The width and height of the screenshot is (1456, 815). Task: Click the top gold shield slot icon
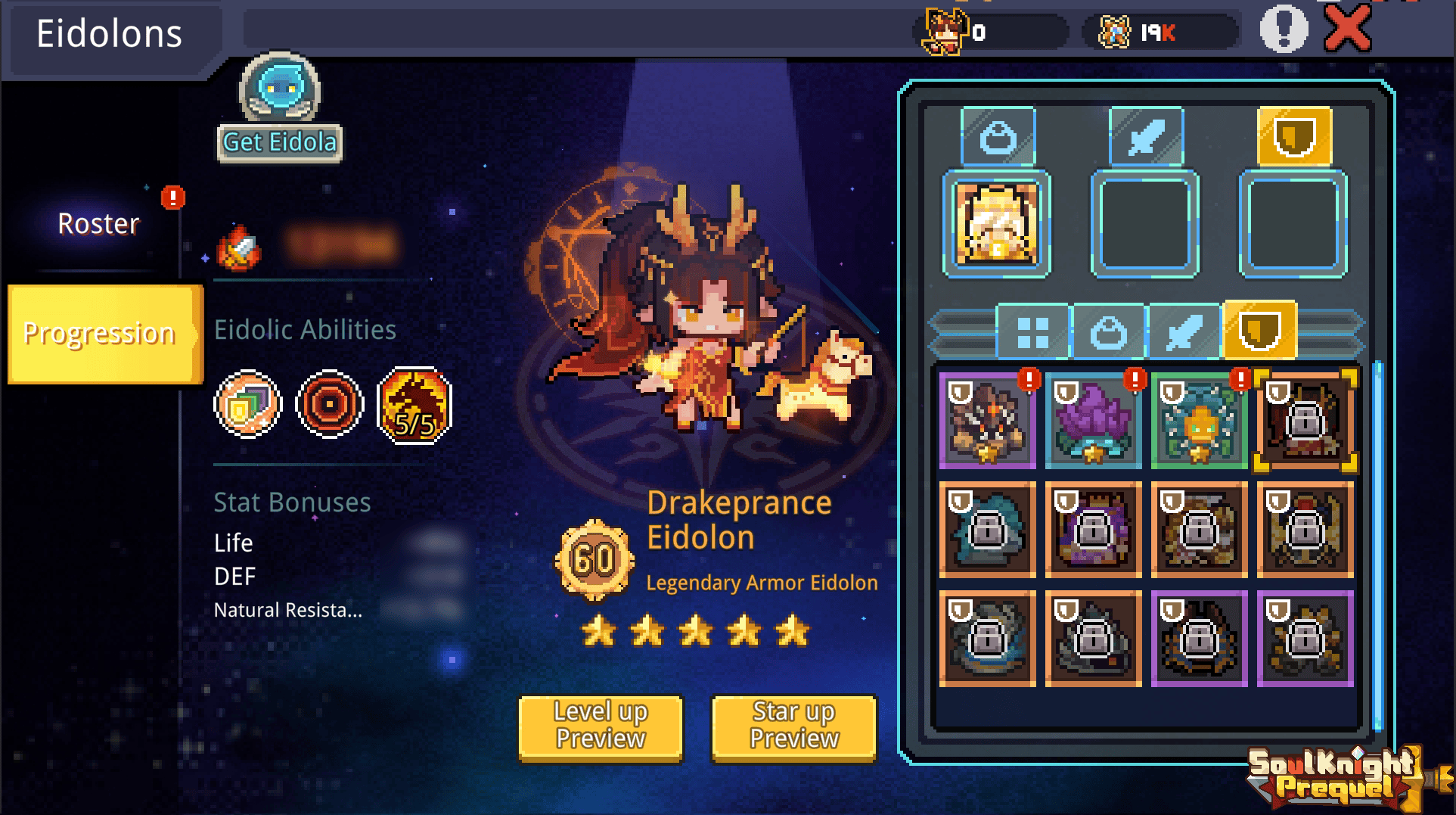pyautogui.click(x=1294, y=137)
